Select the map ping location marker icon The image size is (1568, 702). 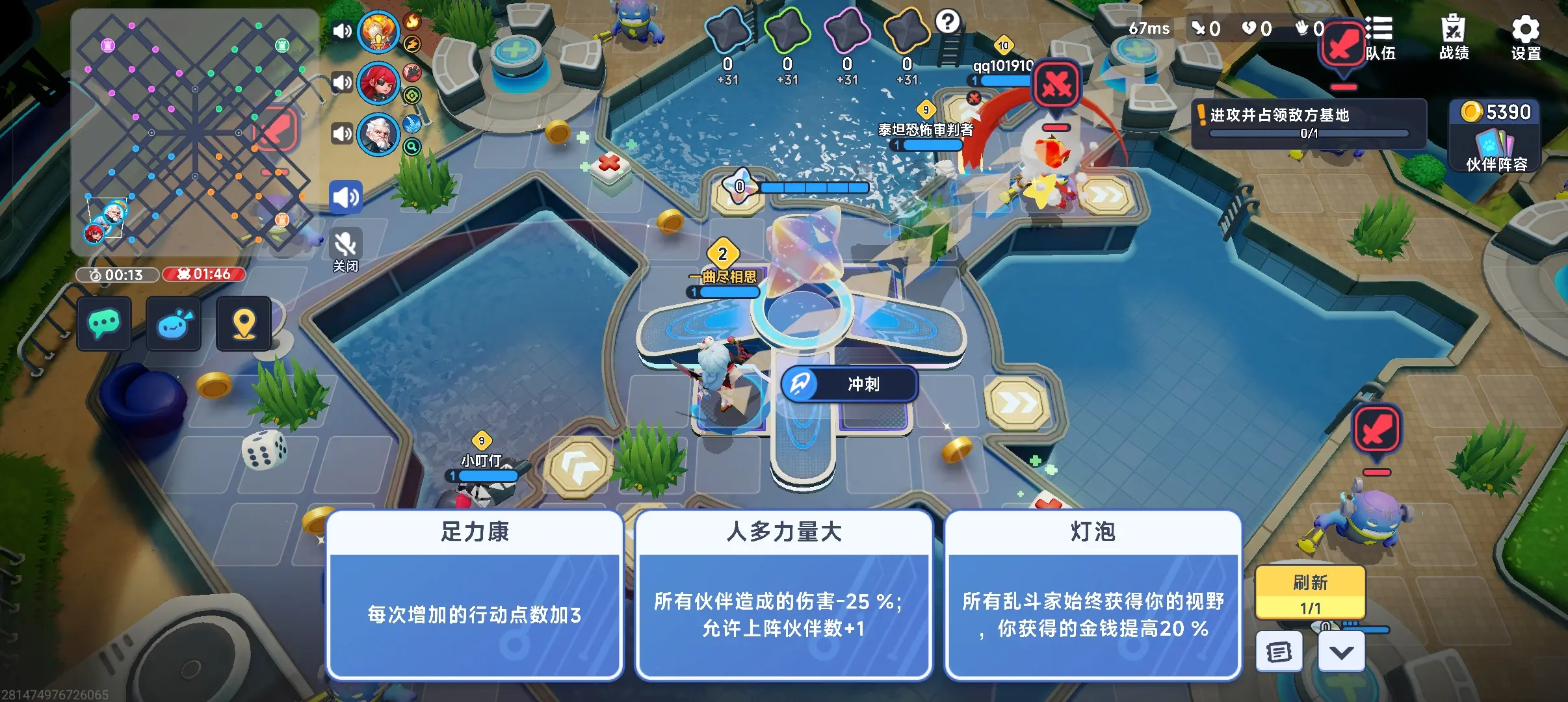pyautogui.click(x=244, y=324)
